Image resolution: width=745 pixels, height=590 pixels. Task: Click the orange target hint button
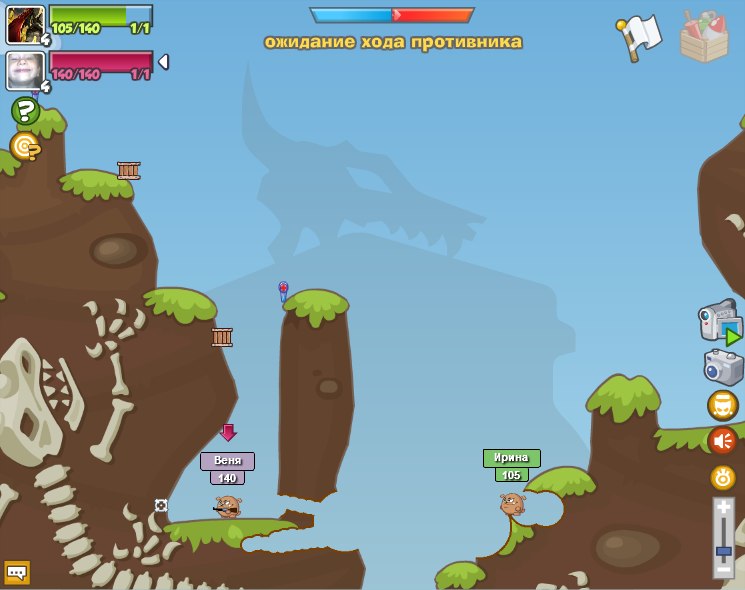click(x=25, y=147)
